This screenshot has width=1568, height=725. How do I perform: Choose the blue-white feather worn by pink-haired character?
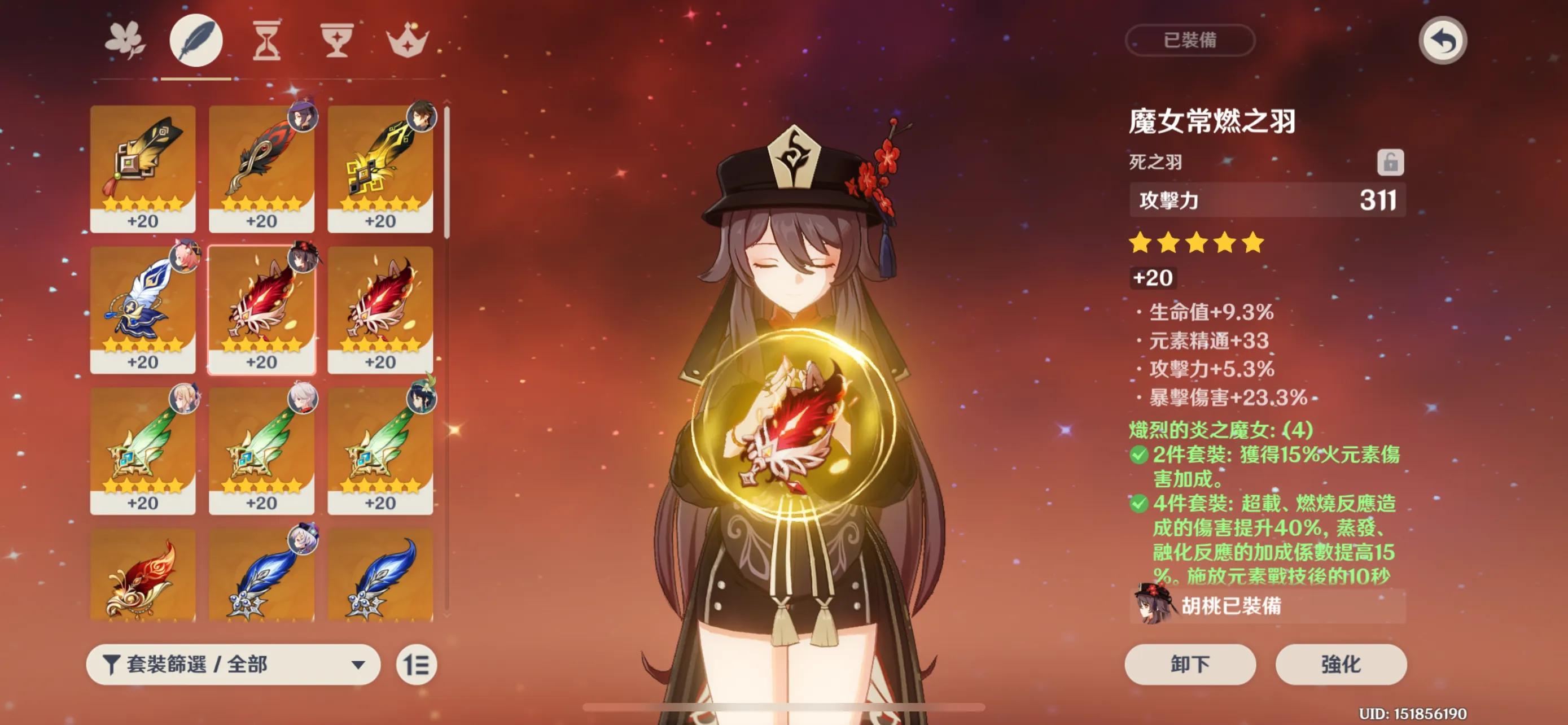pyautogui.click(x=143, y=310)
